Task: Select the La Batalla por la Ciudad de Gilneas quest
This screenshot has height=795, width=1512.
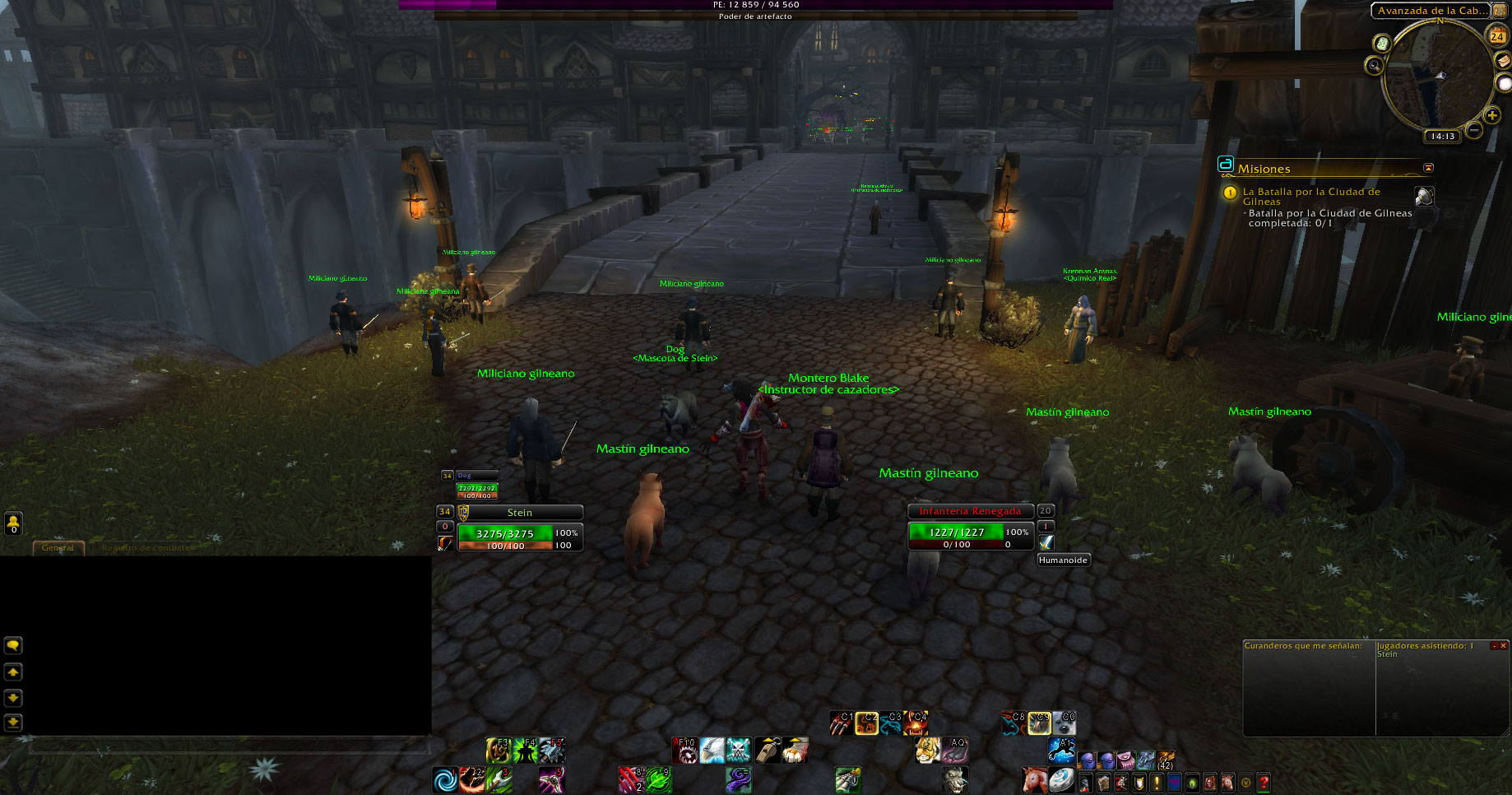Action: (1310, 196)
